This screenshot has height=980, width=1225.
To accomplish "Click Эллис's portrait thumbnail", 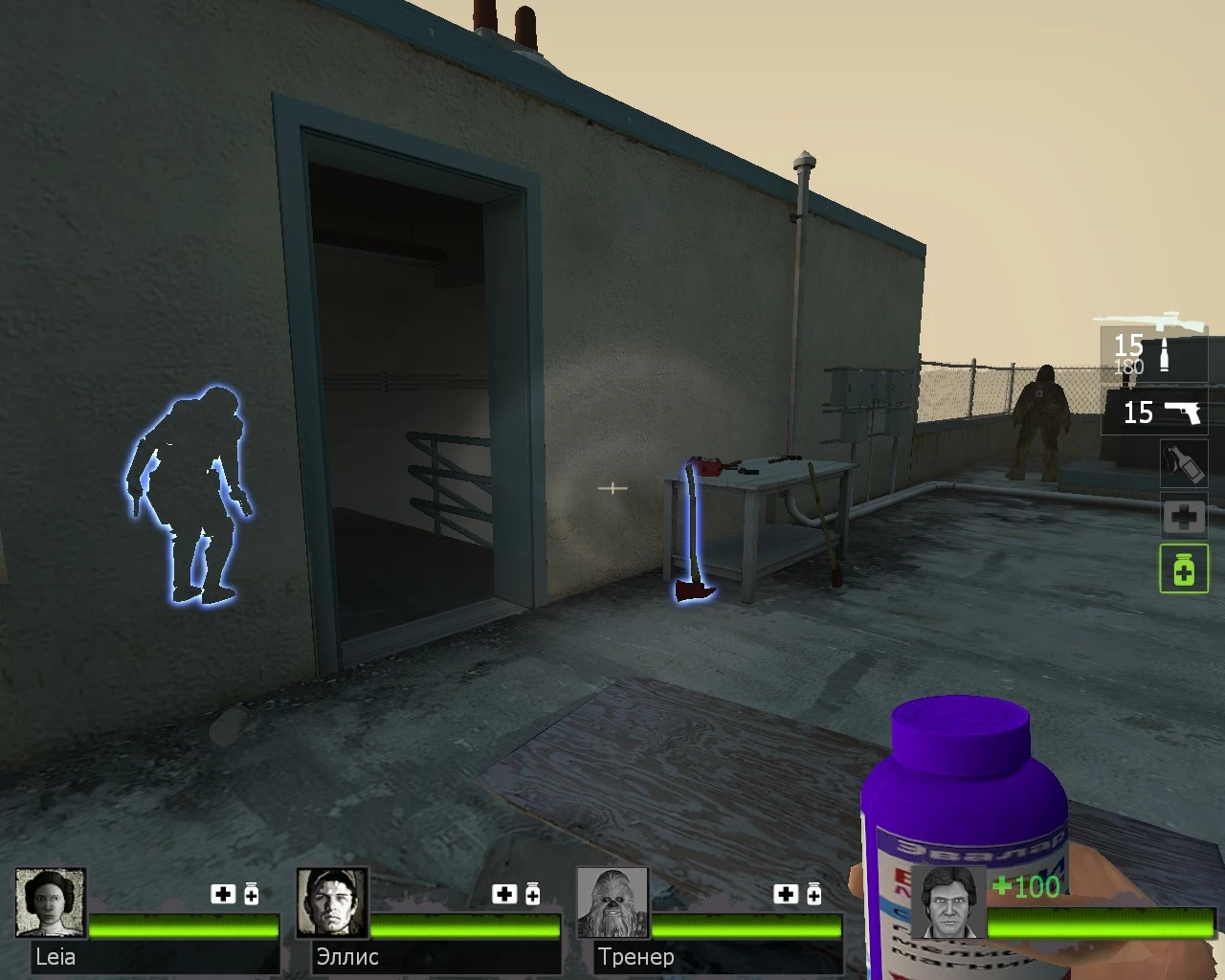I will point(333,903).
